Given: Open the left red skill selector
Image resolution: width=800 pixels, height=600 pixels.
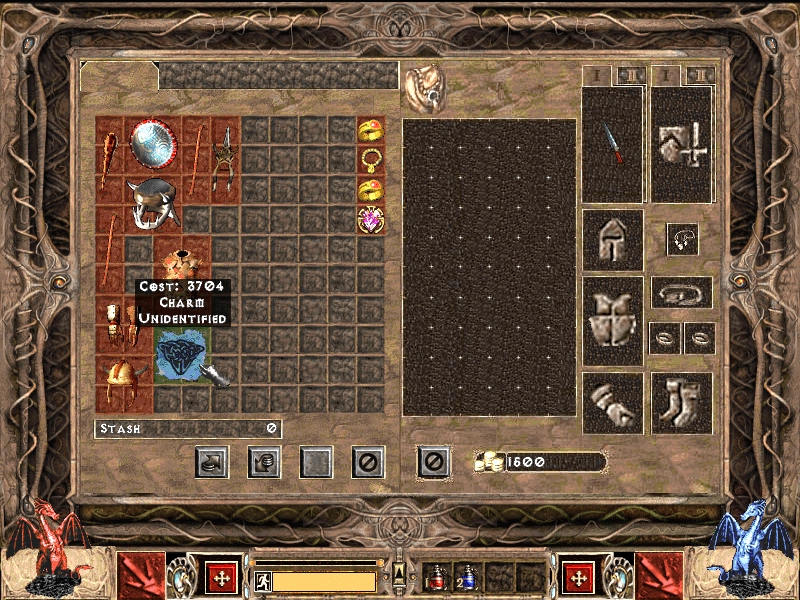Looking at the screenshot, I should [x=140, y=577].
